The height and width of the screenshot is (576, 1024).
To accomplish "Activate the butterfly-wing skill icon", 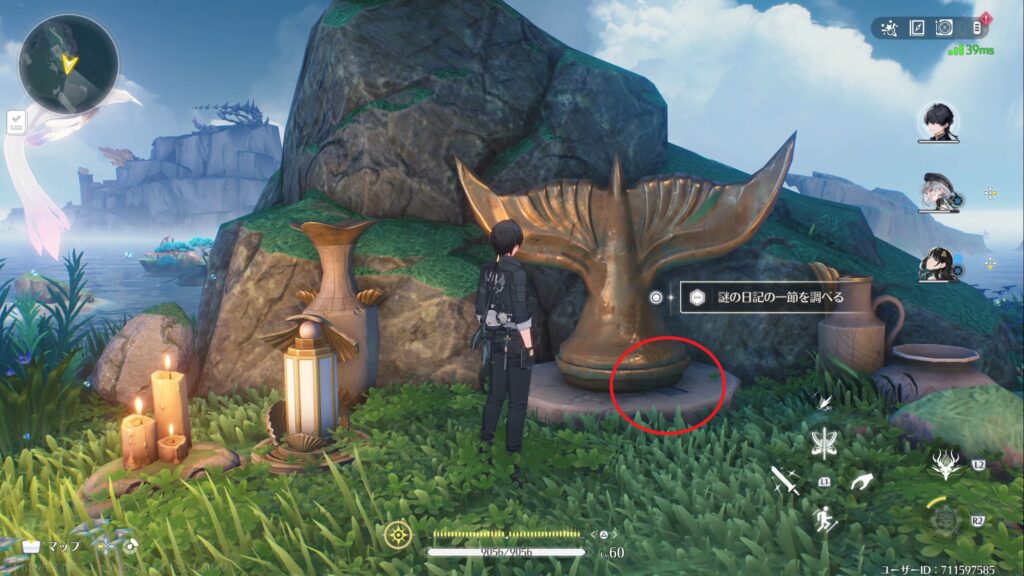I will pyautogui.click(x=826, y=441).
